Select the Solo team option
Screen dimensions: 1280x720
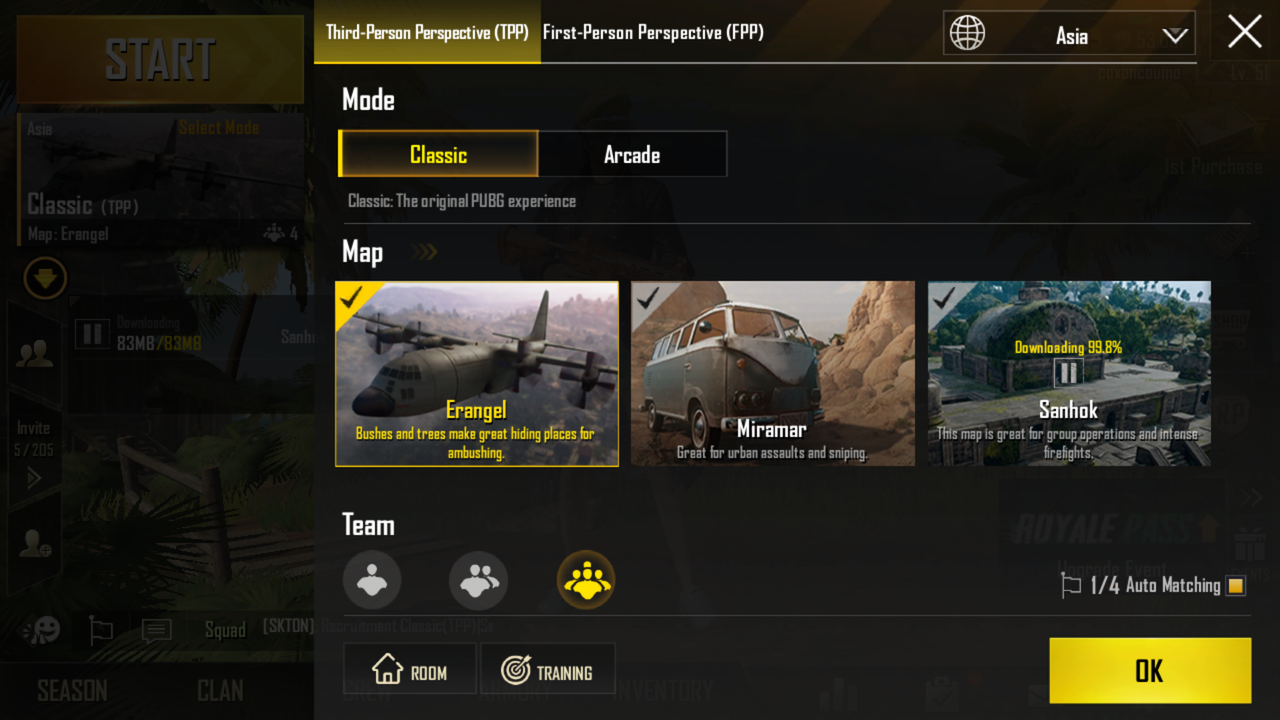372,580
